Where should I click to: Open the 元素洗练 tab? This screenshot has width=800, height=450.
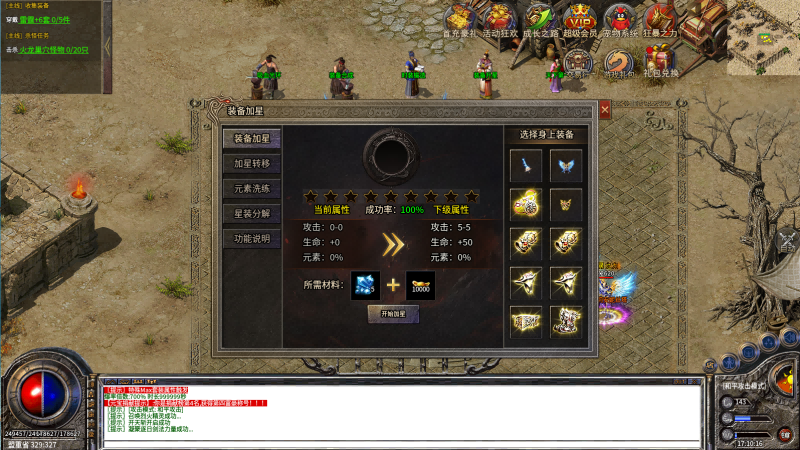(x=251, y=188)
